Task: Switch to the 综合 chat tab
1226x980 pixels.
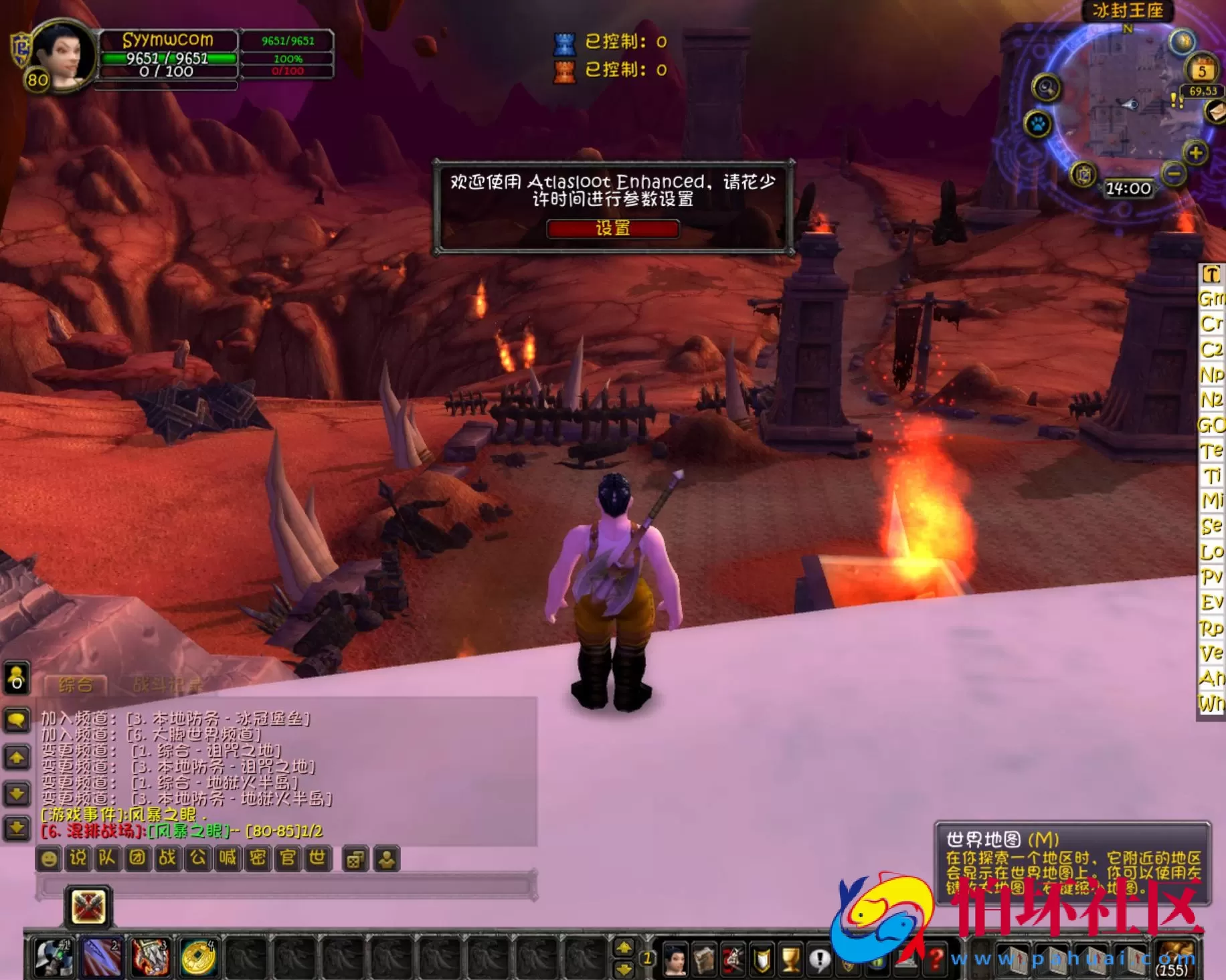Action: pos(76,684)
